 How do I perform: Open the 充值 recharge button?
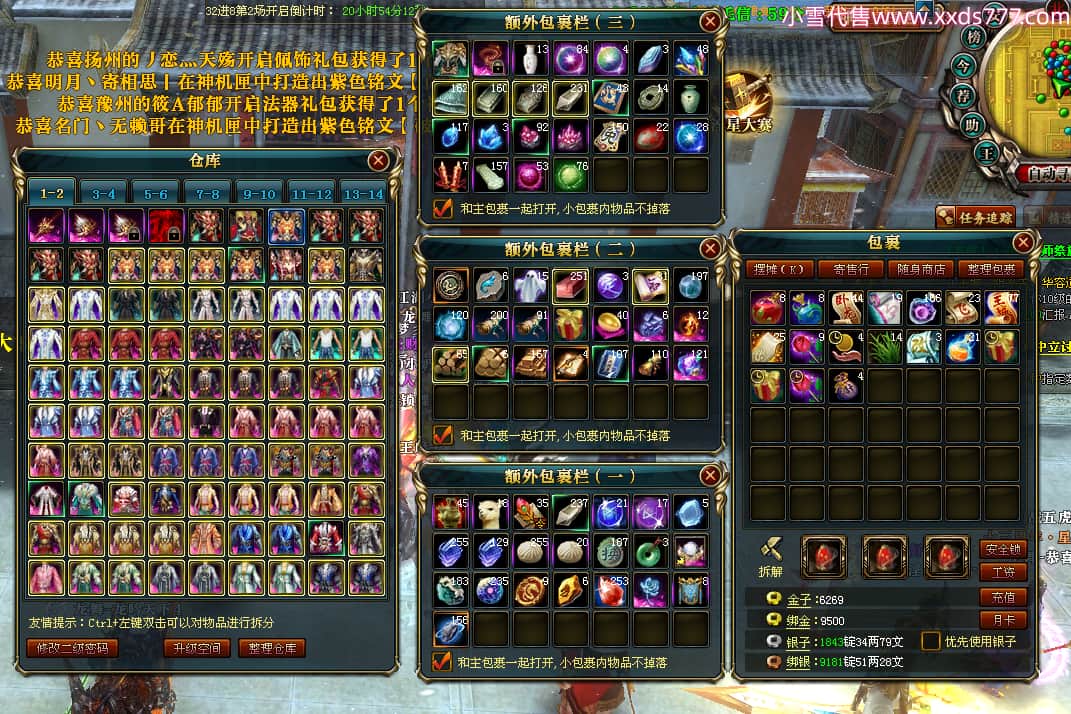pyautogui.click(x=1002, y=597)
